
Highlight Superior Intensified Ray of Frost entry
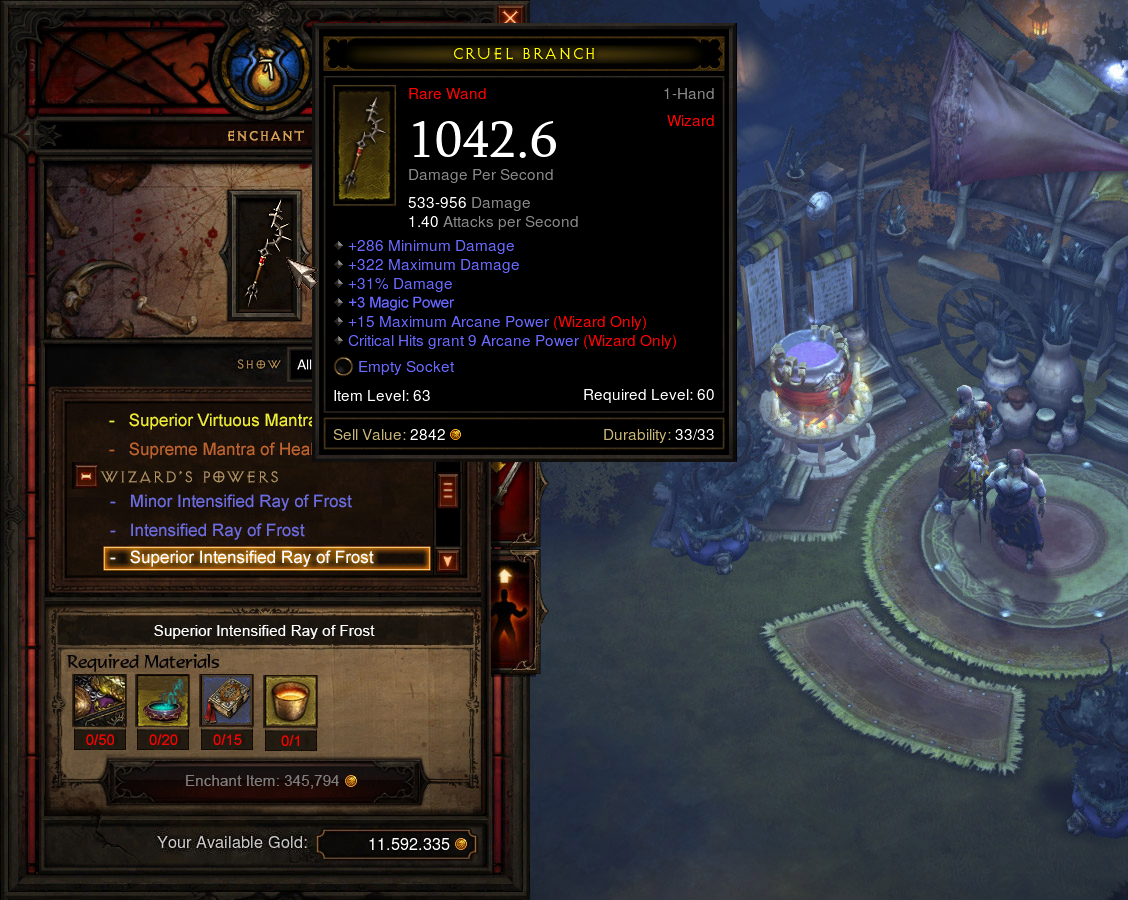click(x=252, y=558)
